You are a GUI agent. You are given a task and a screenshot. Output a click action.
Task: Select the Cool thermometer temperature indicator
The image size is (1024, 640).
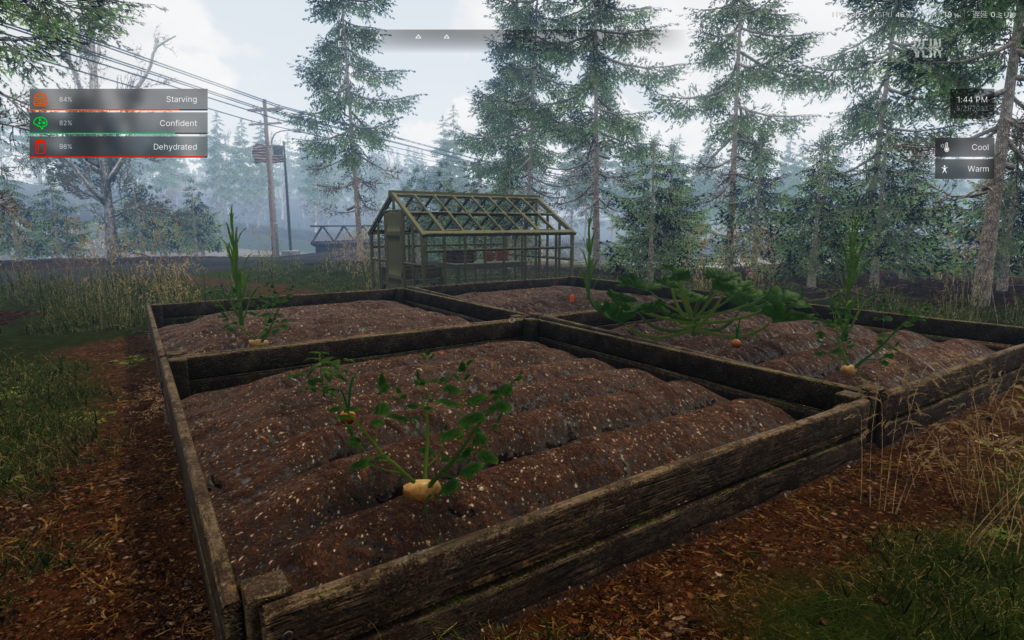(947, 147)
